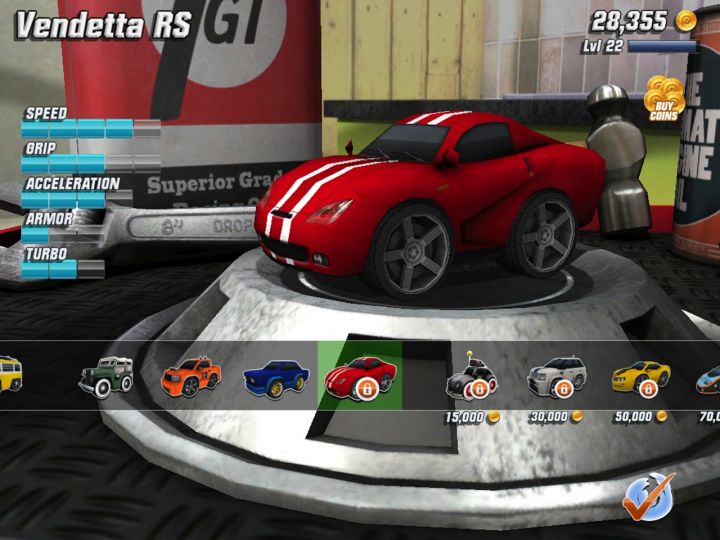Select the yellow van thumbnail
Screen dimensions: 720x540
point(11,374)
